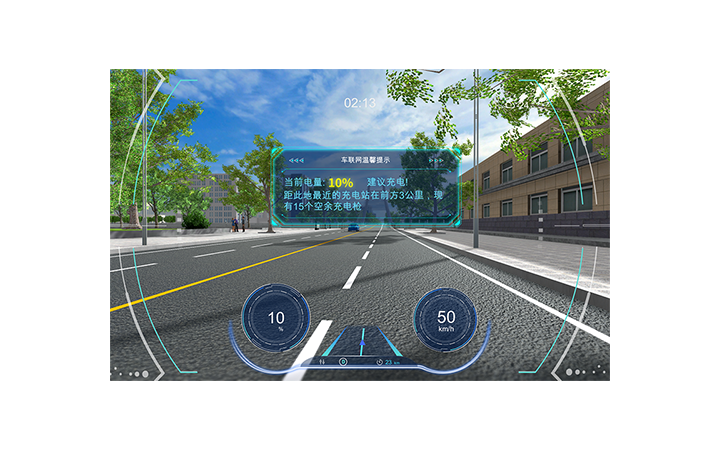
Task: Click the up-down arrows icon on dashboard bar
Action: [321, 360]
